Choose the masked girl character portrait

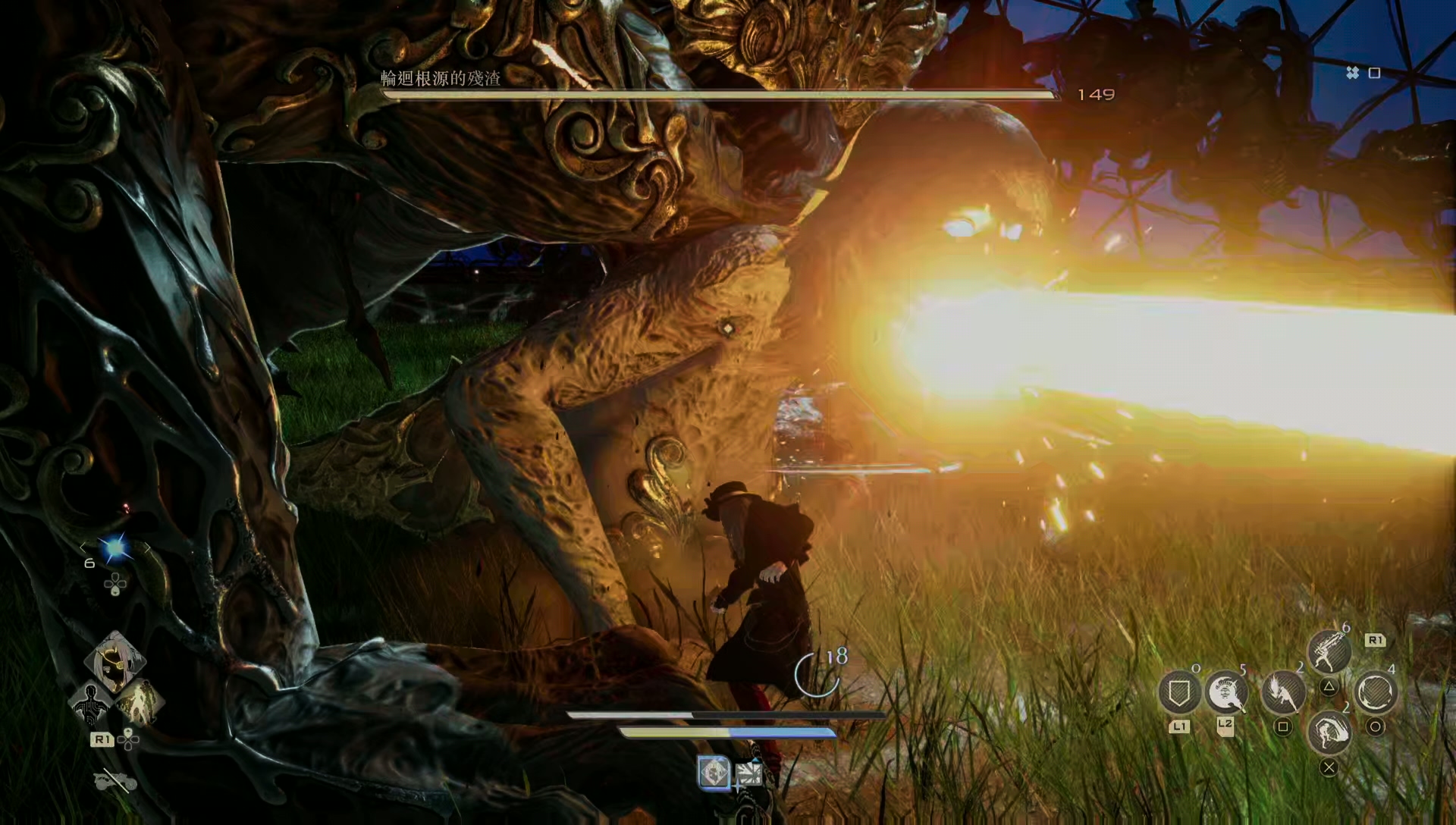click(115, 661)
